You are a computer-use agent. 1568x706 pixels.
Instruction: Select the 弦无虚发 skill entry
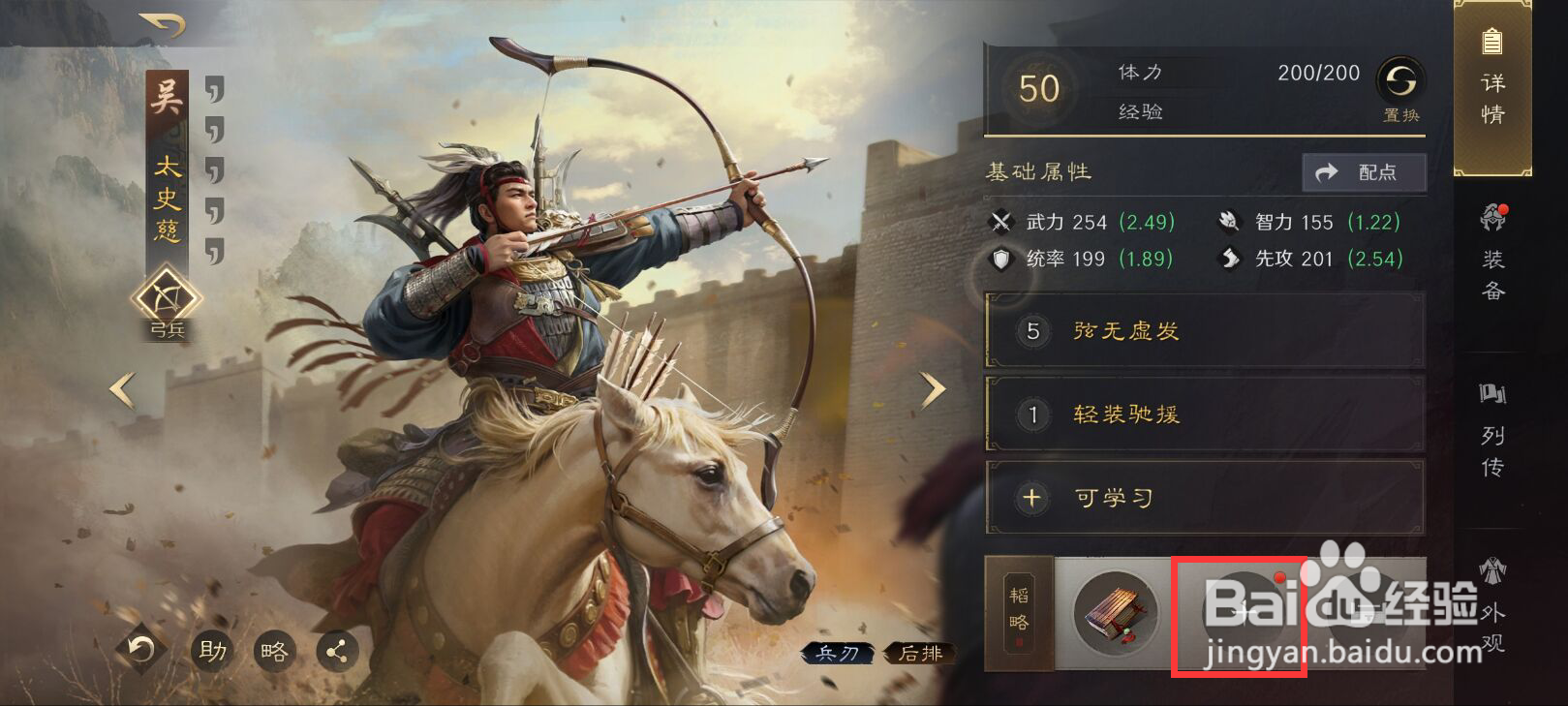[x=1201, y=331]
